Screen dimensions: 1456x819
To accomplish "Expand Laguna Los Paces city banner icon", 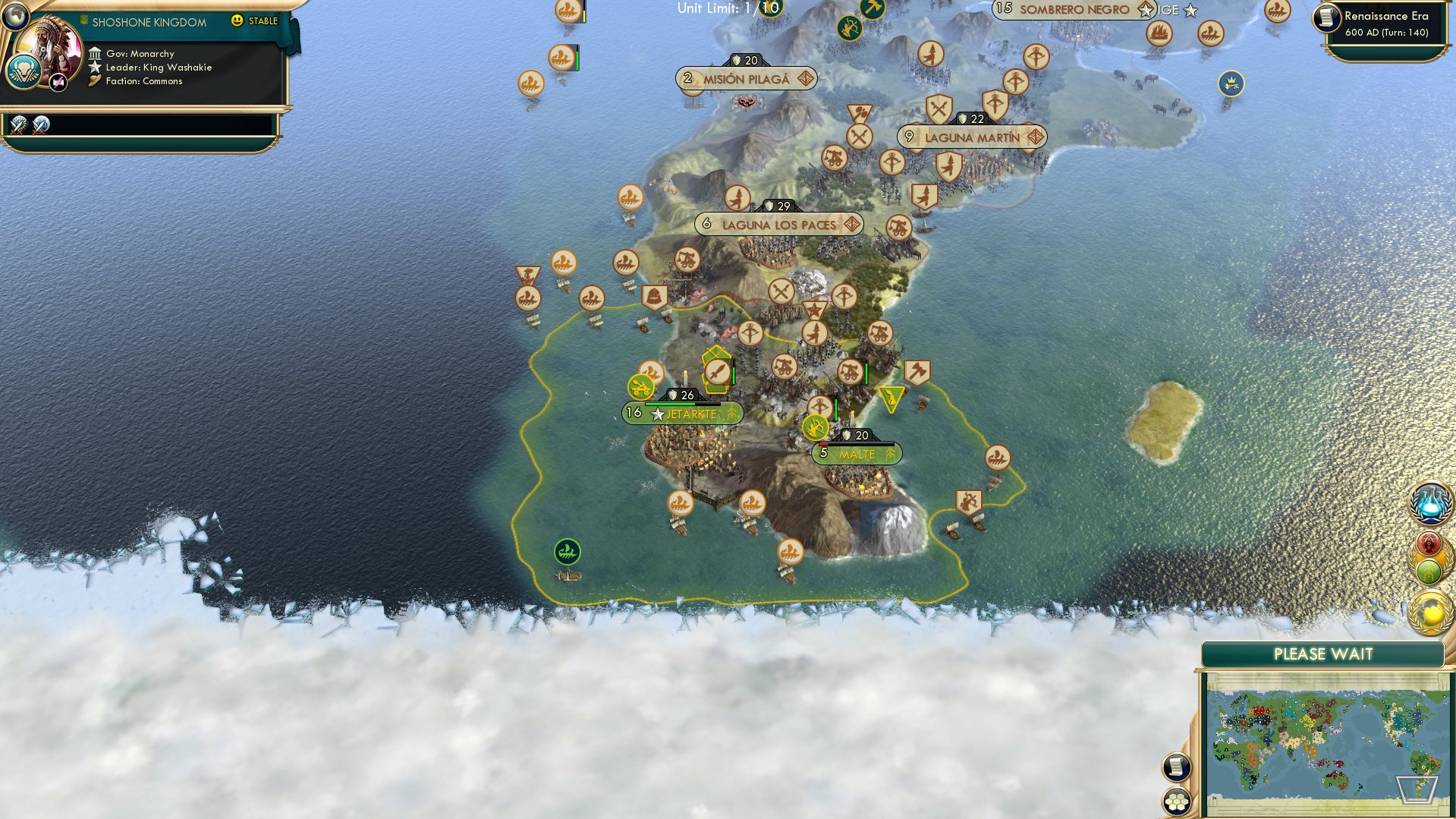I will (854, 223).
